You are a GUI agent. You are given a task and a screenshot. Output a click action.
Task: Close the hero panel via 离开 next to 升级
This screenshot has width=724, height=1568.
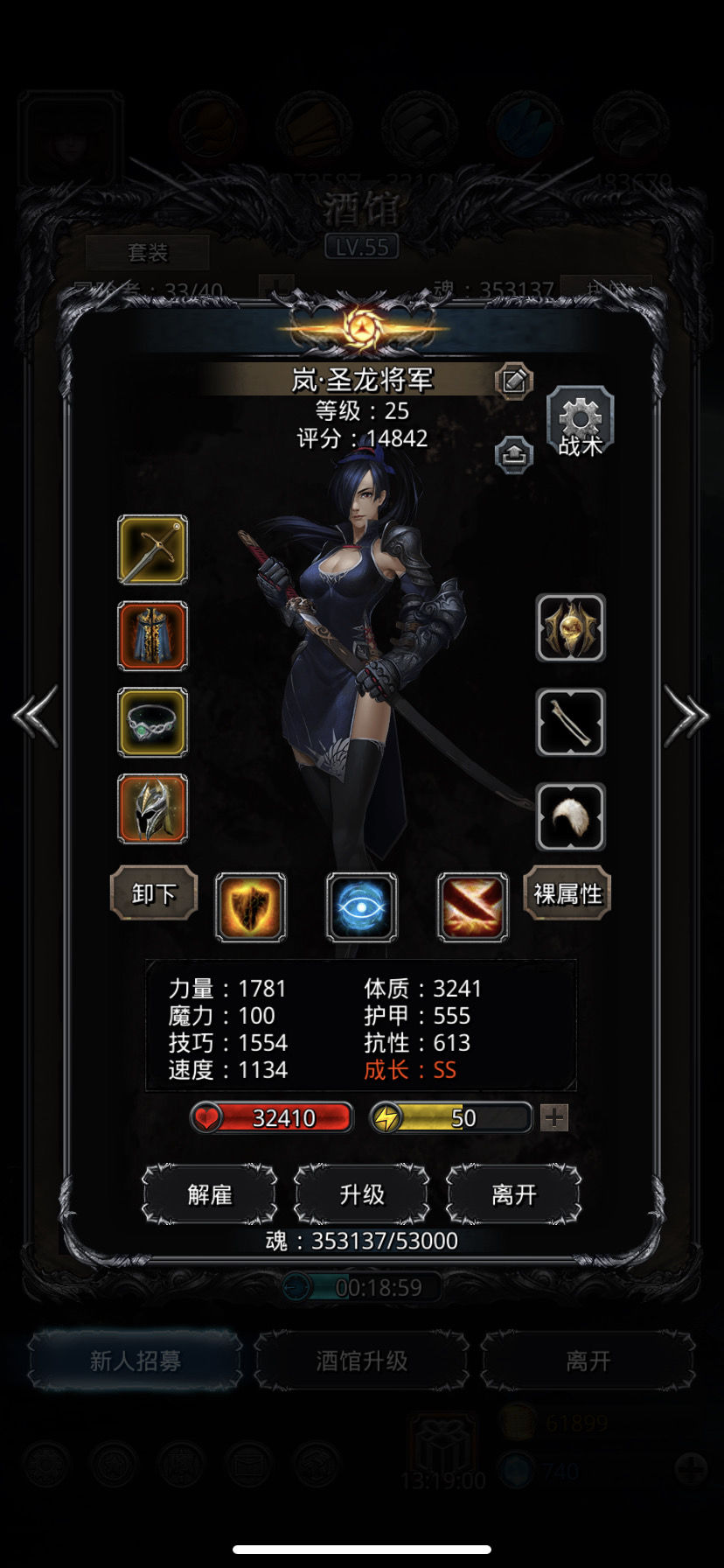coord(513,1194)
